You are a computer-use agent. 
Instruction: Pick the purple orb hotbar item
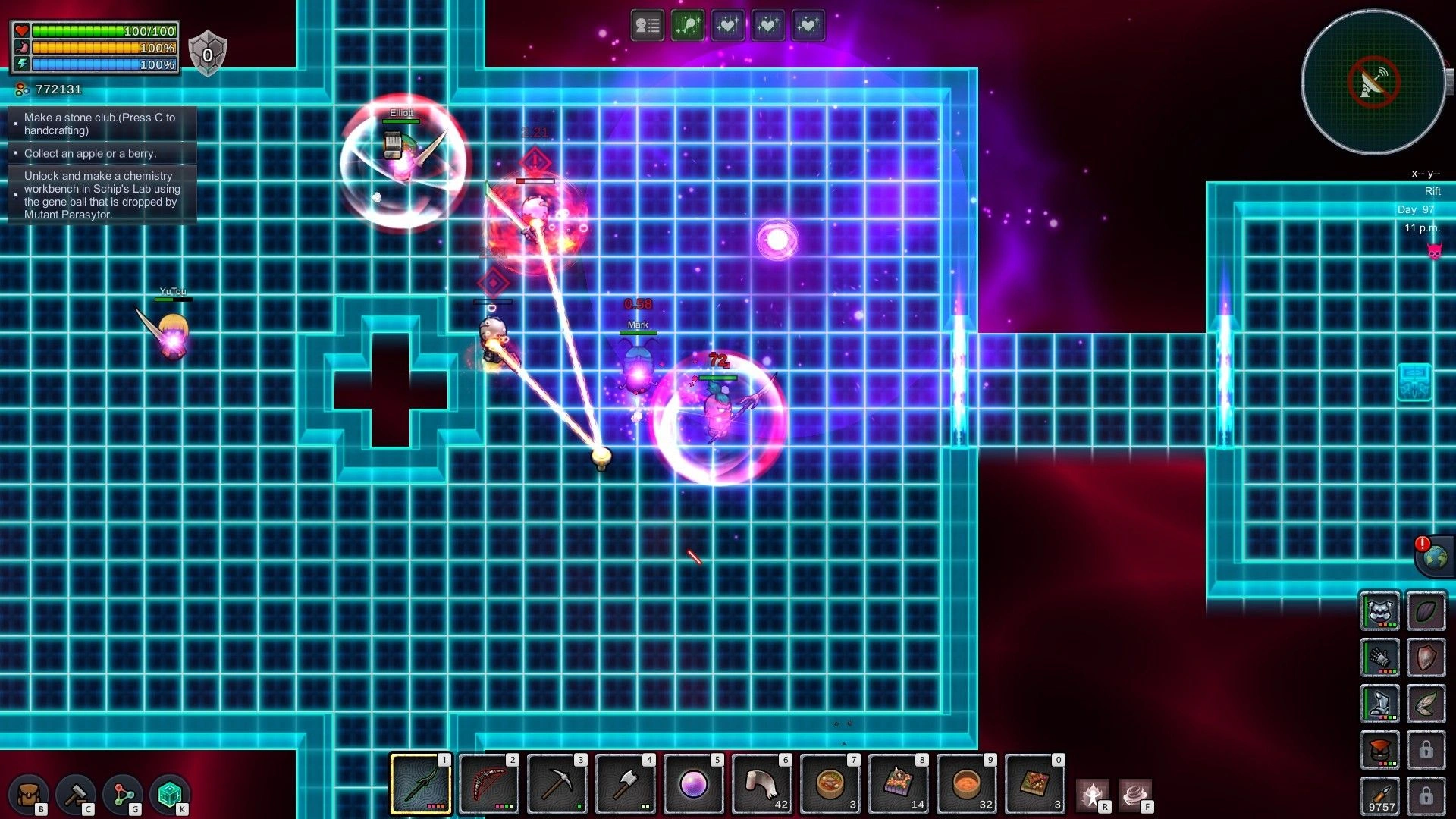pos(694,784)
